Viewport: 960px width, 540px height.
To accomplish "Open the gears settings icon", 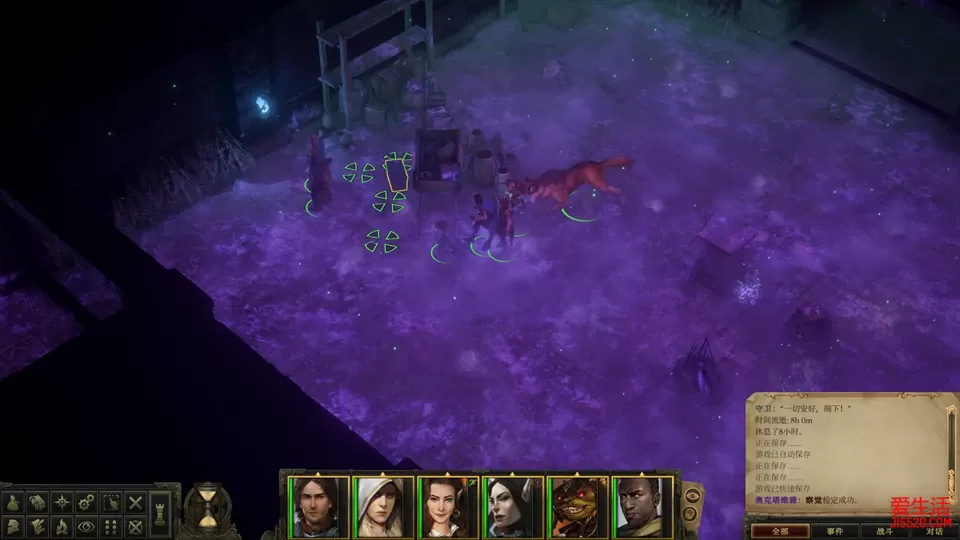I will click(86, 502).
